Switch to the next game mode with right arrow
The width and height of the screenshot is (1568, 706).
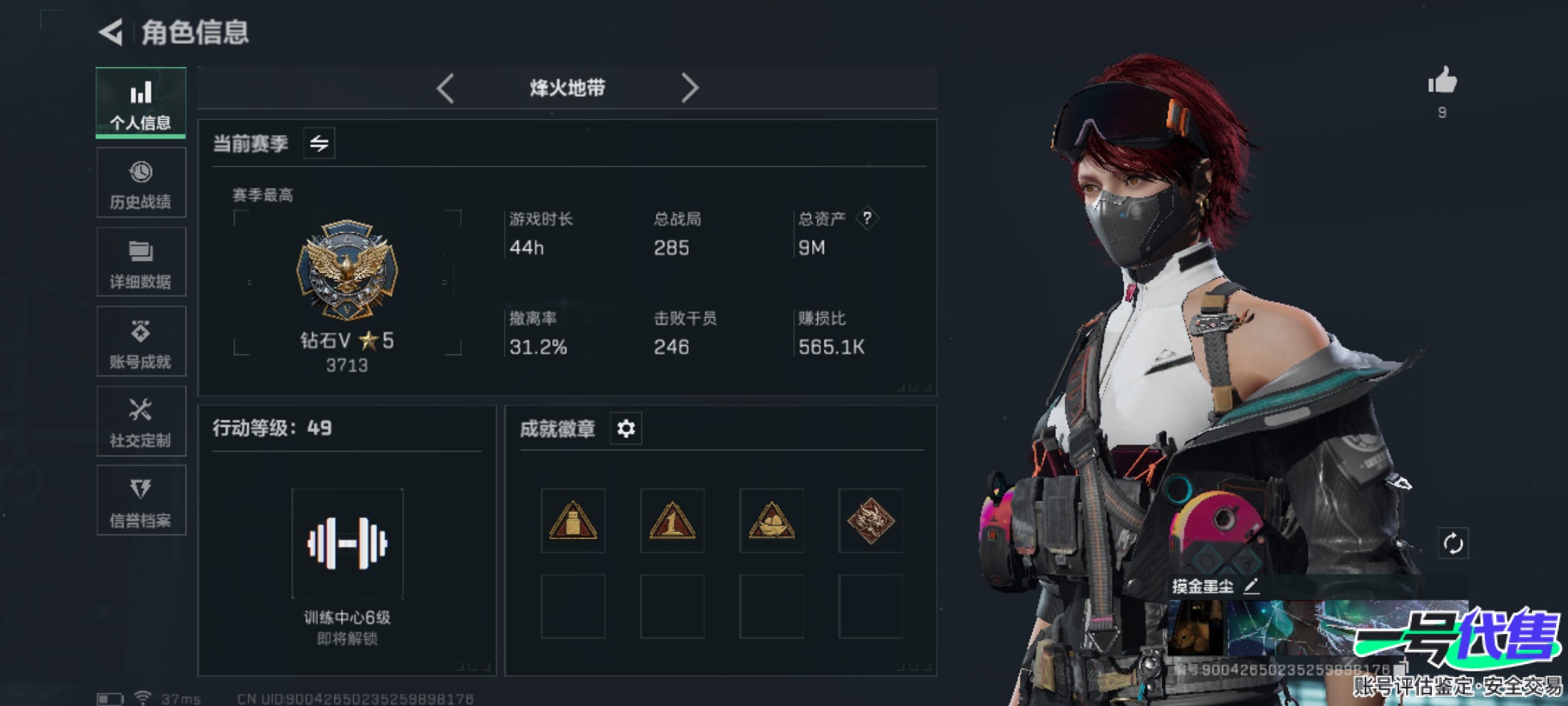[690, 88]
